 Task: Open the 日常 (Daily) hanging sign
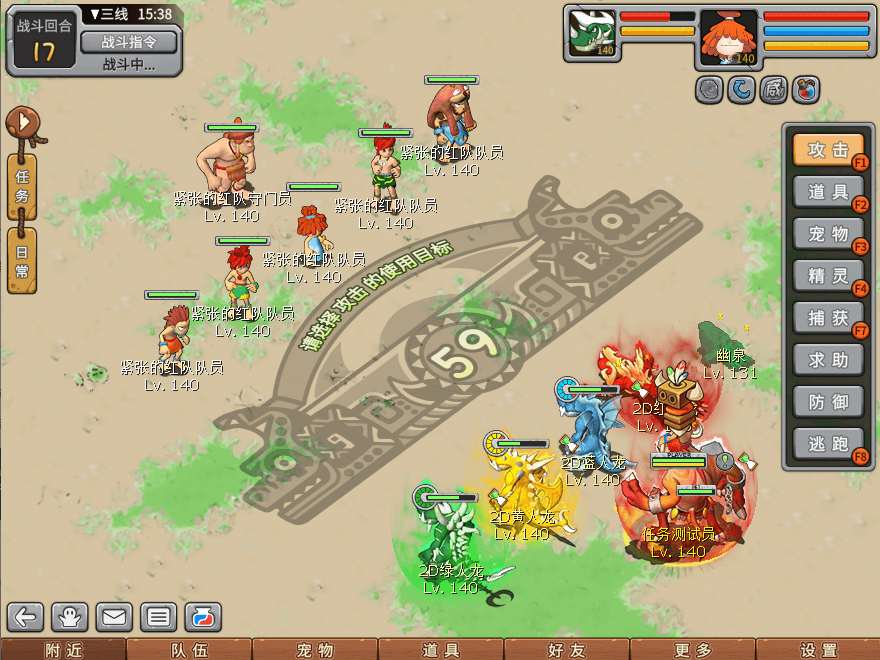[22, 259]
